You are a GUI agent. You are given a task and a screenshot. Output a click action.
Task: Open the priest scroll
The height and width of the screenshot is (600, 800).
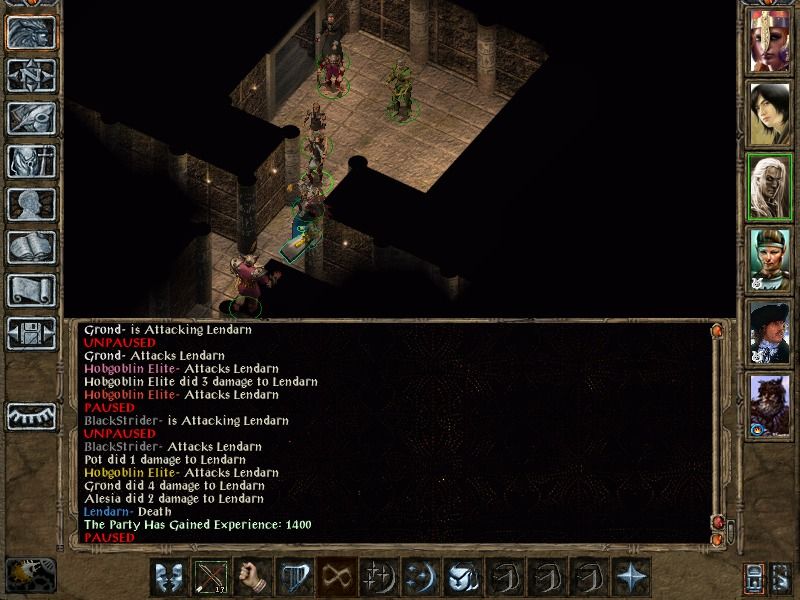[30, 290]
